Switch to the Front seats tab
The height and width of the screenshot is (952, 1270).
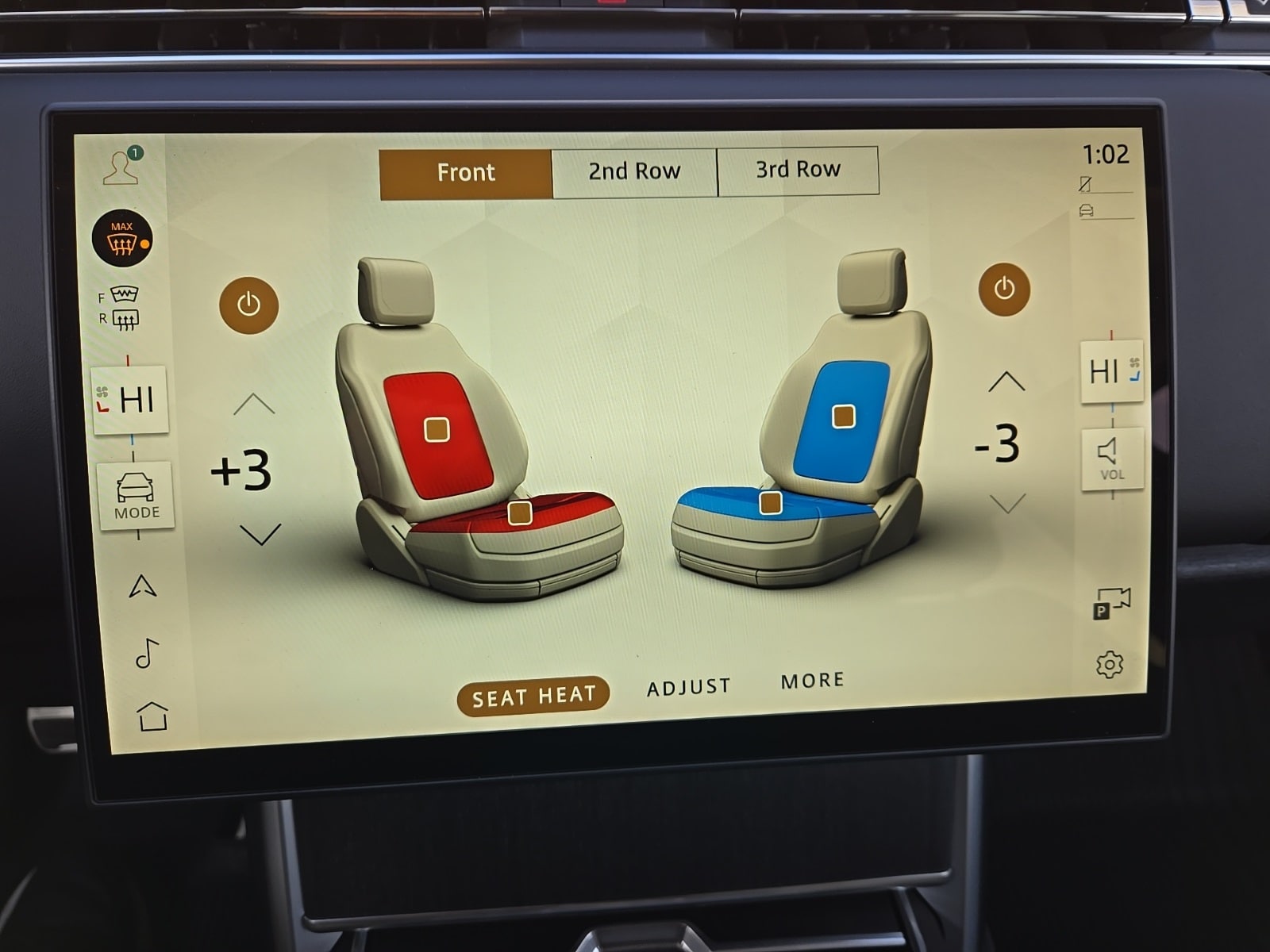click(465, 173)
